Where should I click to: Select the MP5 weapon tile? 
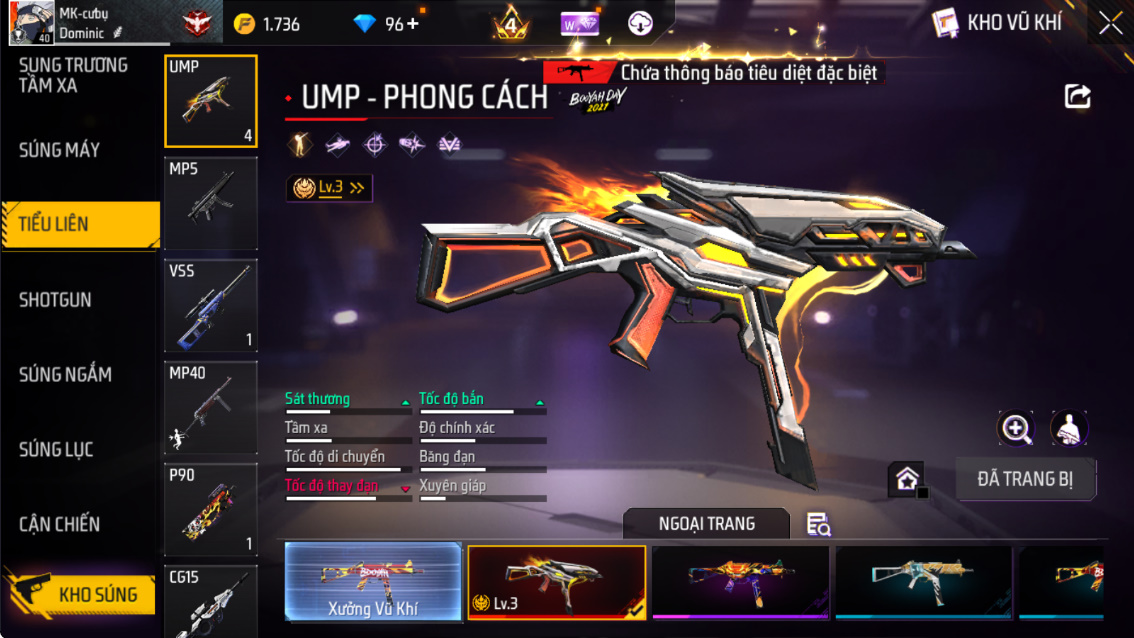[211, 203]
